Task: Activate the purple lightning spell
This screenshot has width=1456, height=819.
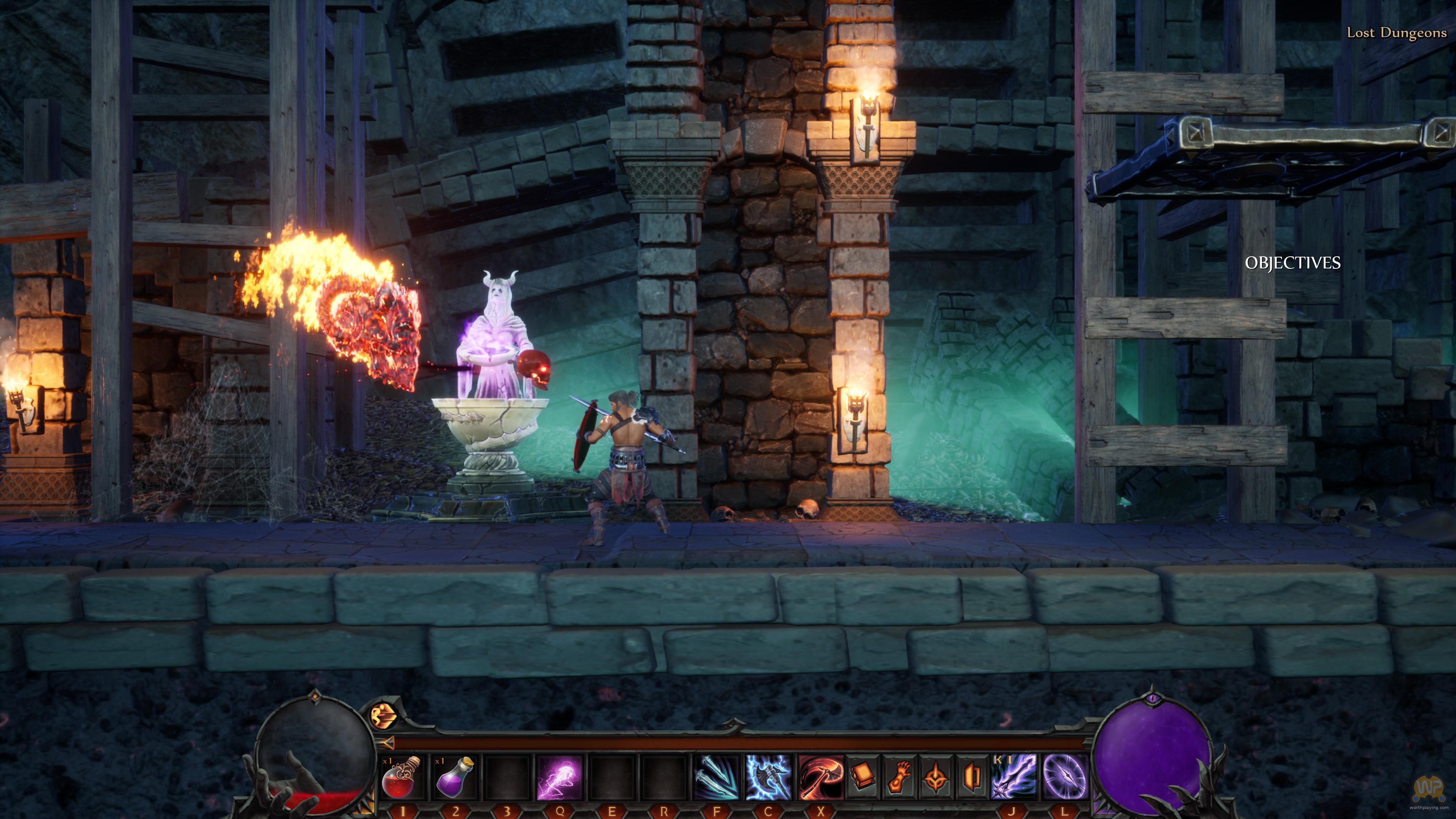Action: pyautogui.click(x=559, y=778)
